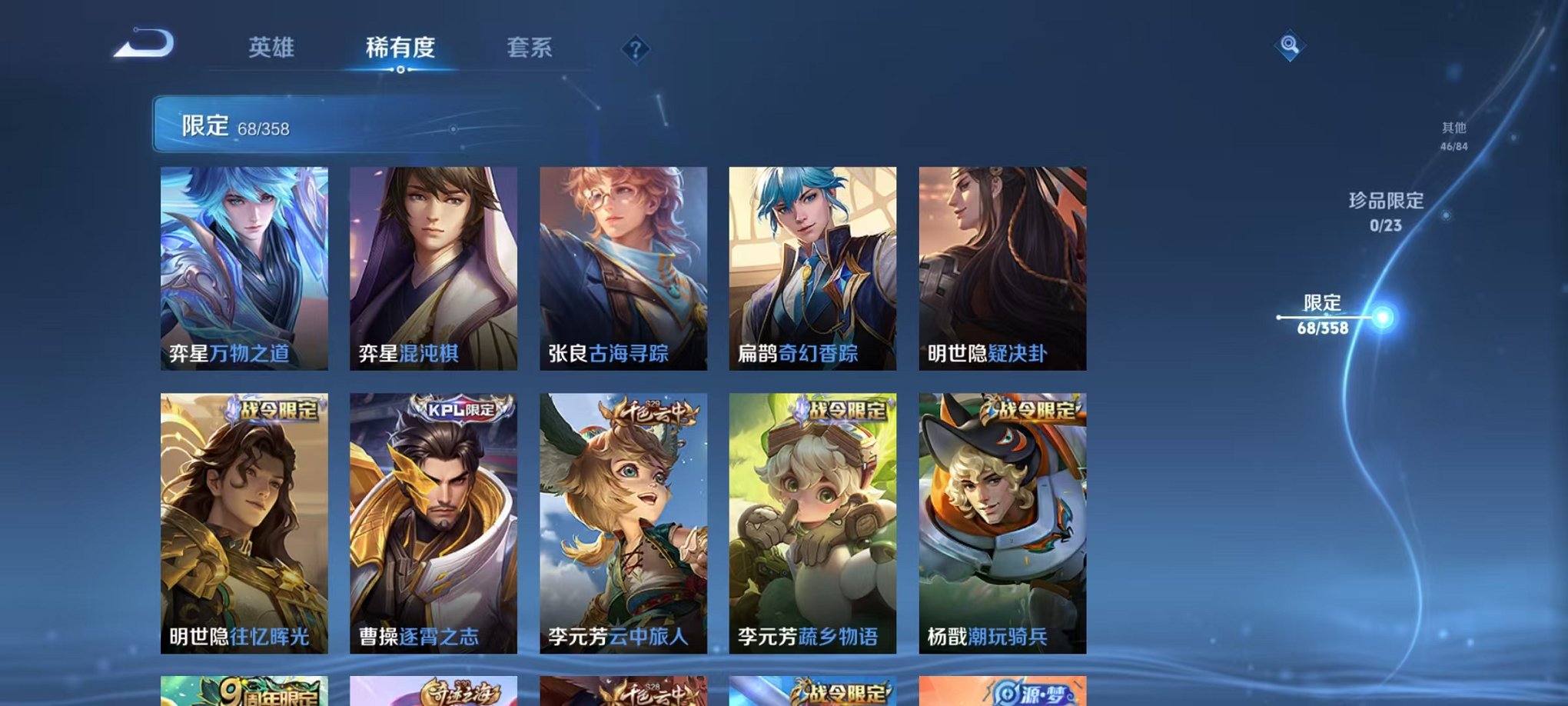
Task: Switch to the 英雄 tab
Action: 273,48
